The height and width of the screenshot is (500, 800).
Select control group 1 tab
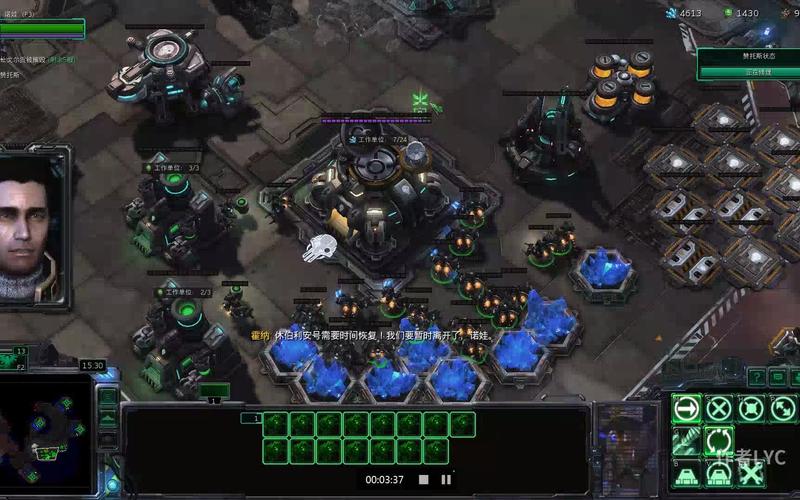(257, 418)
